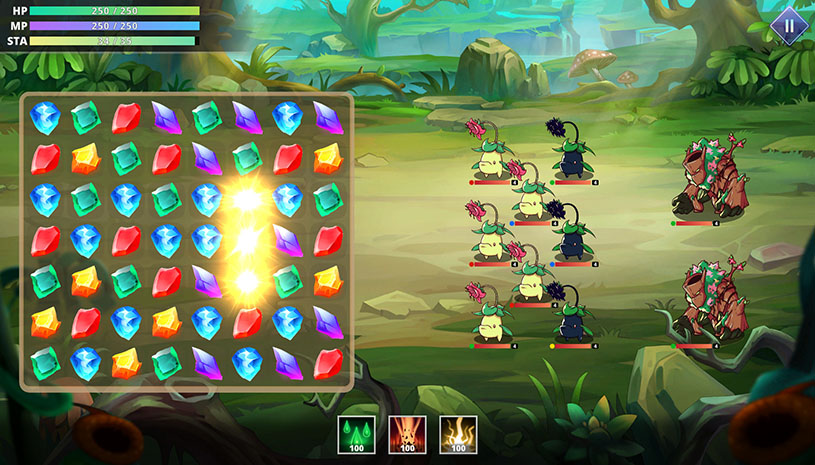Use the red beam eruption skill

[407, 434]
